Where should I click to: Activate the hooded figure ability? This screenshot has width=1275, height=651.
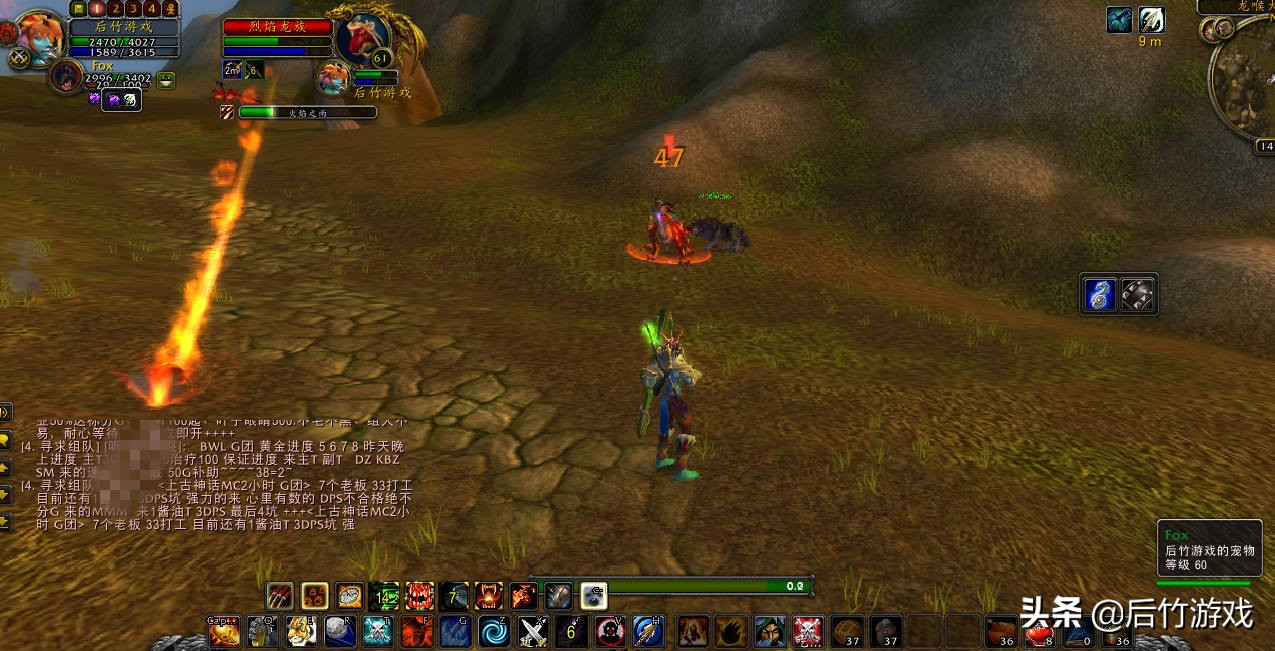pyautogui.click(x=769, y=631)
